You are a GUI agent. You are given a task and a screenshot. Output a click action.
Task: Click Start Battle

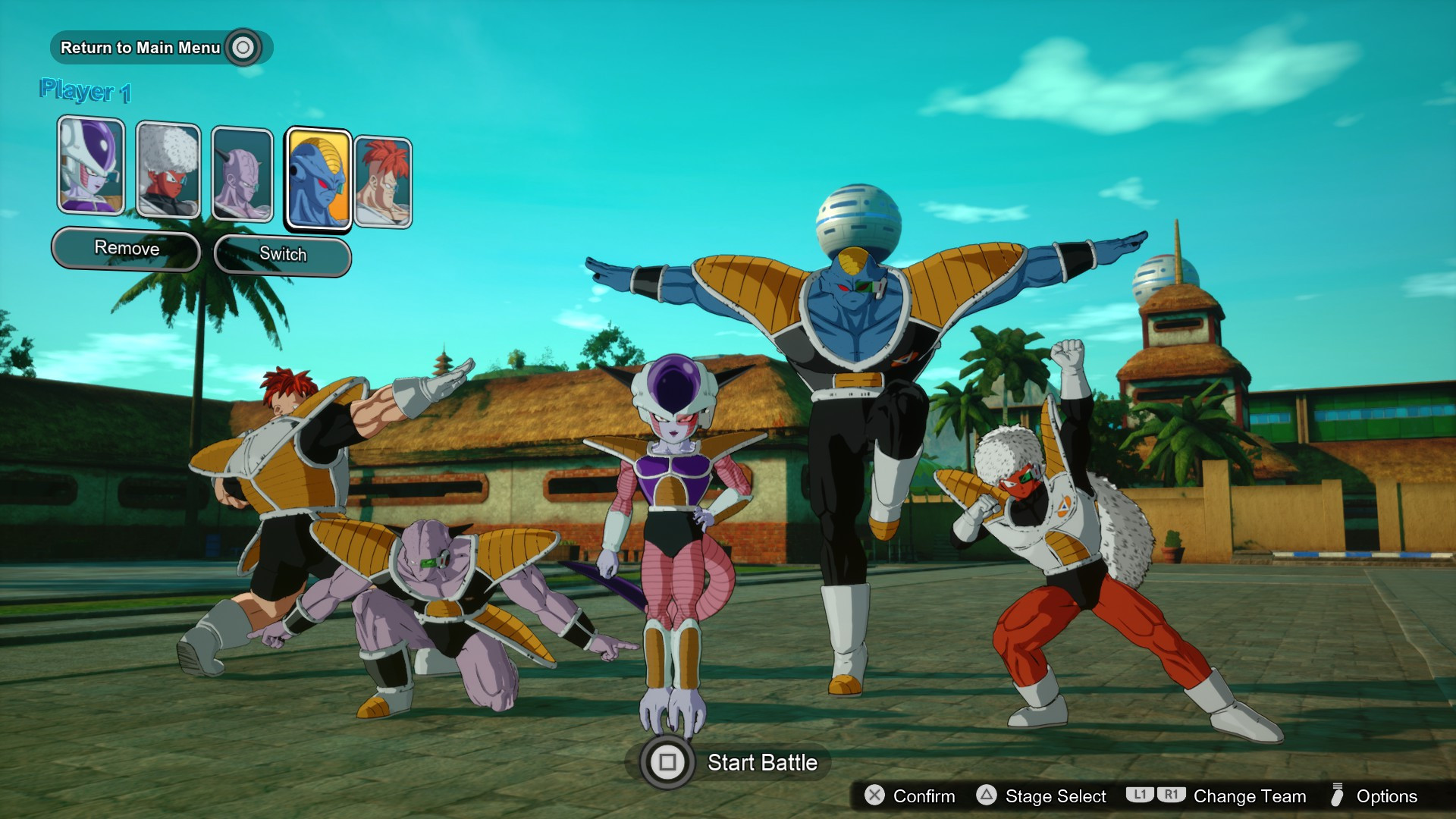point(762,764)
